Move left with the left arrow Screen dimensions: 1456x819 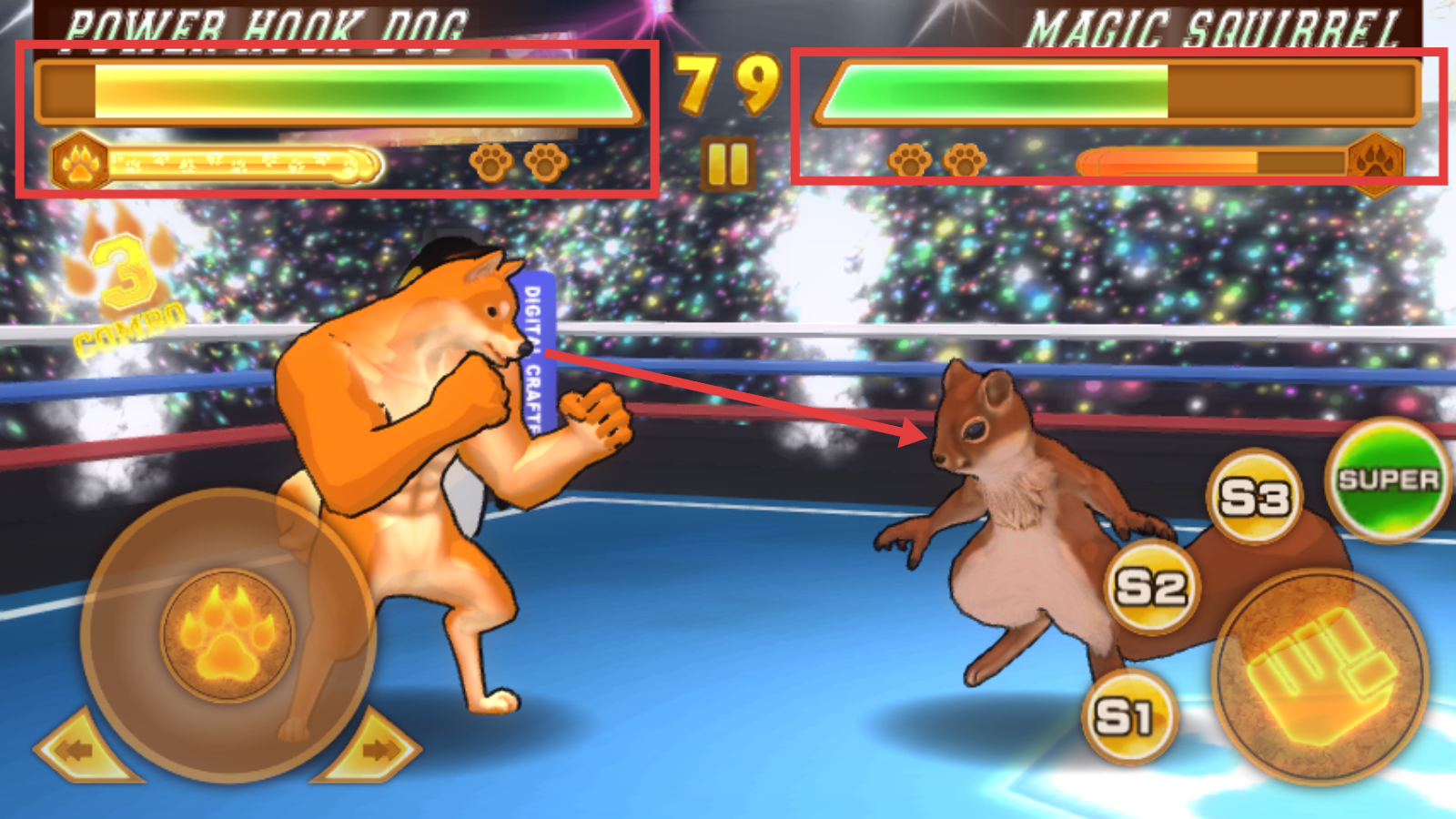click(80, 750)
